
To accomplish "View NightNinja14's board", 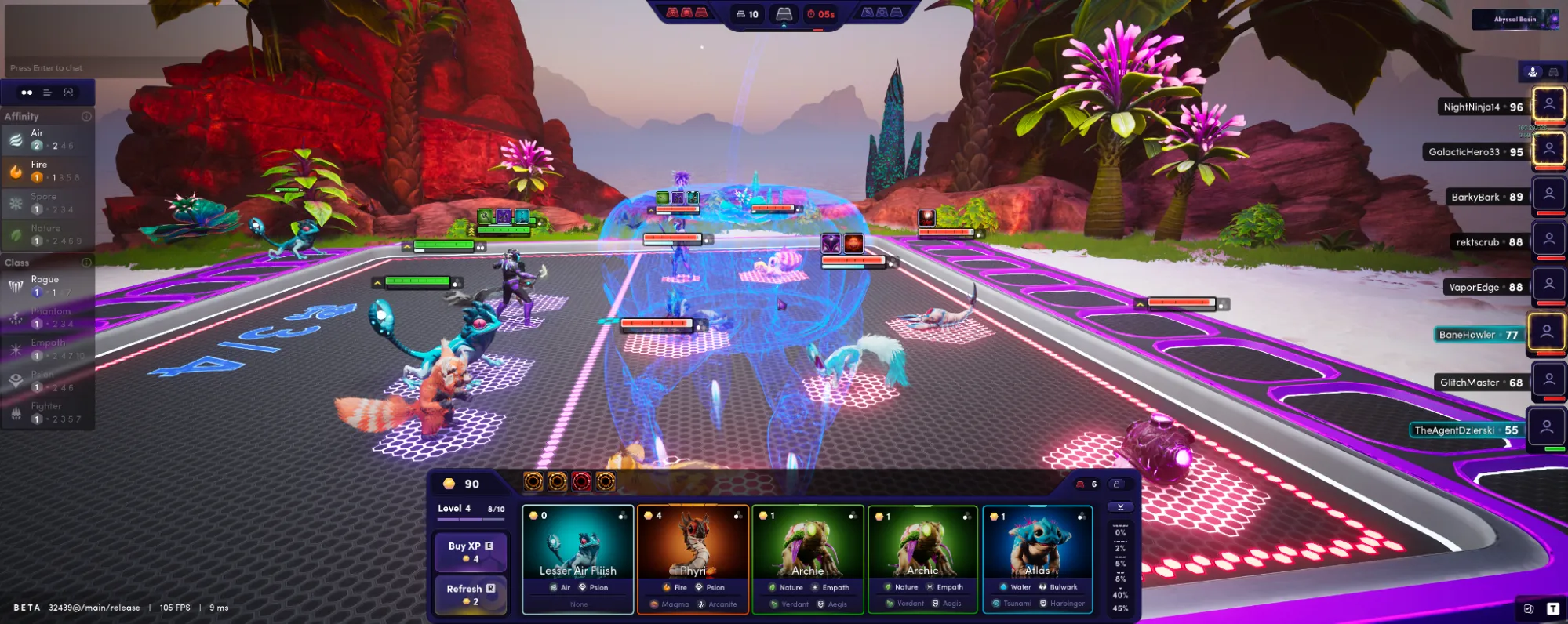I will (1549, 105).
